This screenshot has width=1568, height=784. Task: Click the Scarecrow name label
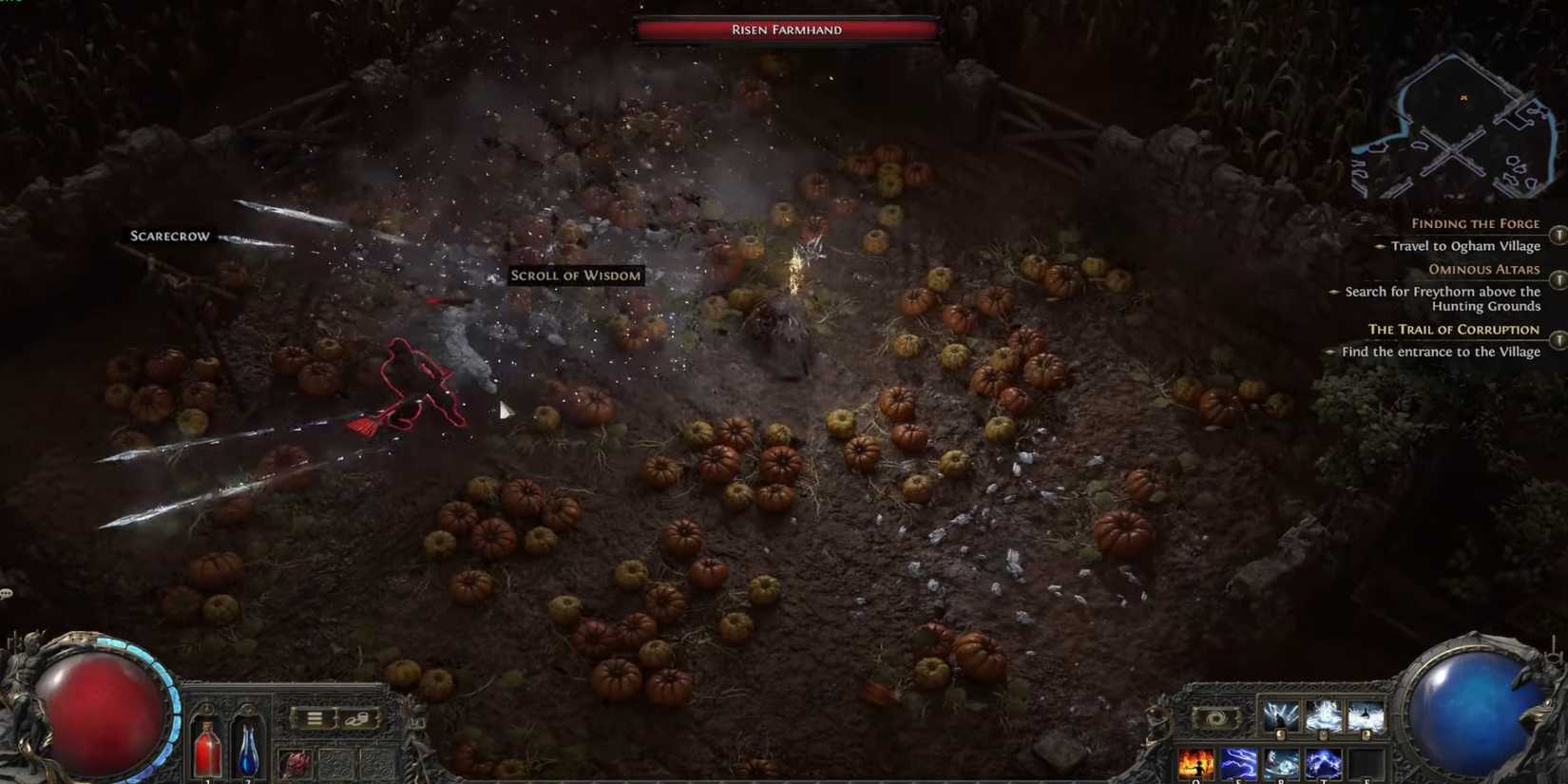(168, 235)
